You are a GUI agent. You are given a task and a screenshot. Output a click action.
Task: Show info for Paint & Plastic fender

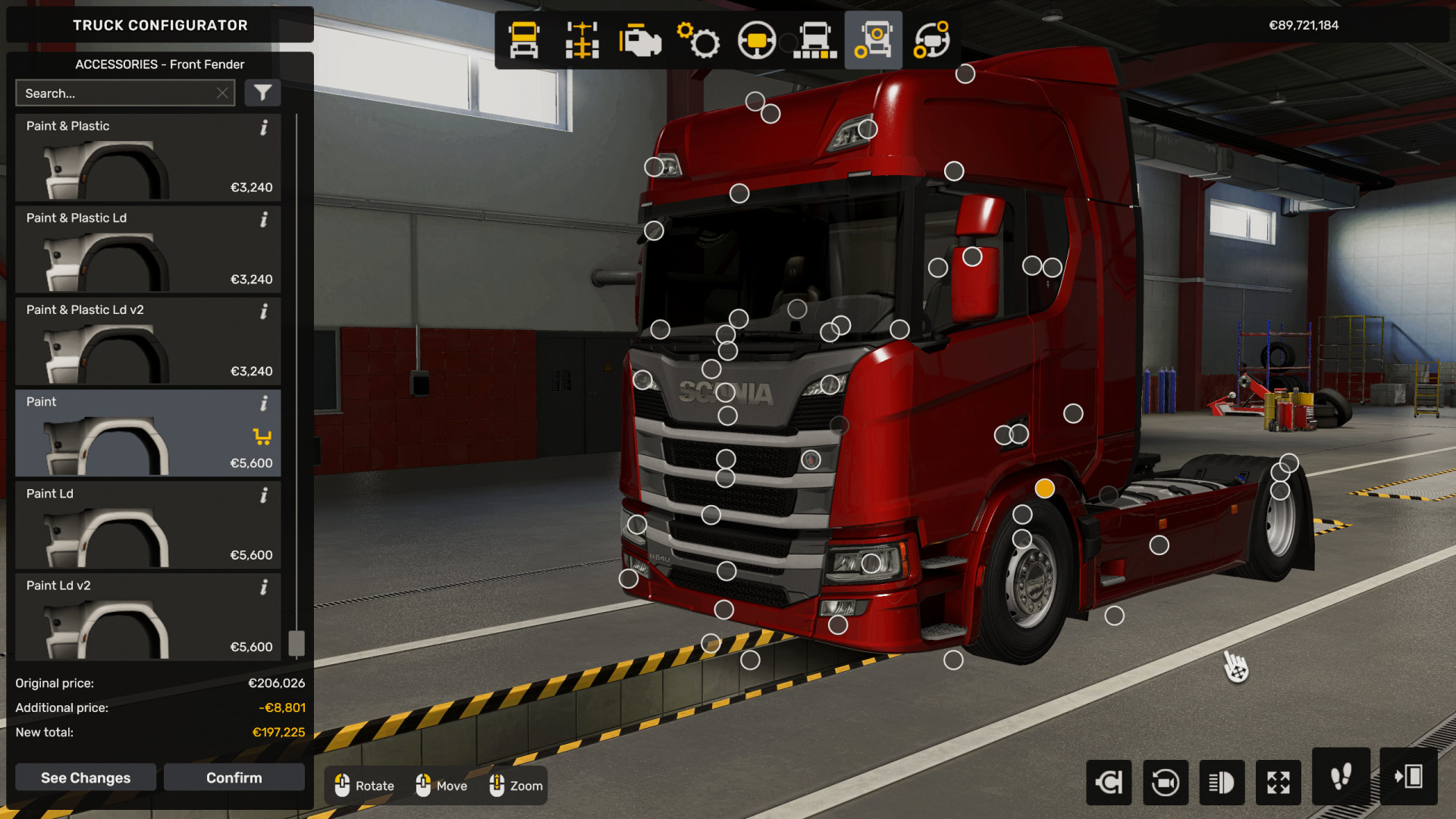264,127
